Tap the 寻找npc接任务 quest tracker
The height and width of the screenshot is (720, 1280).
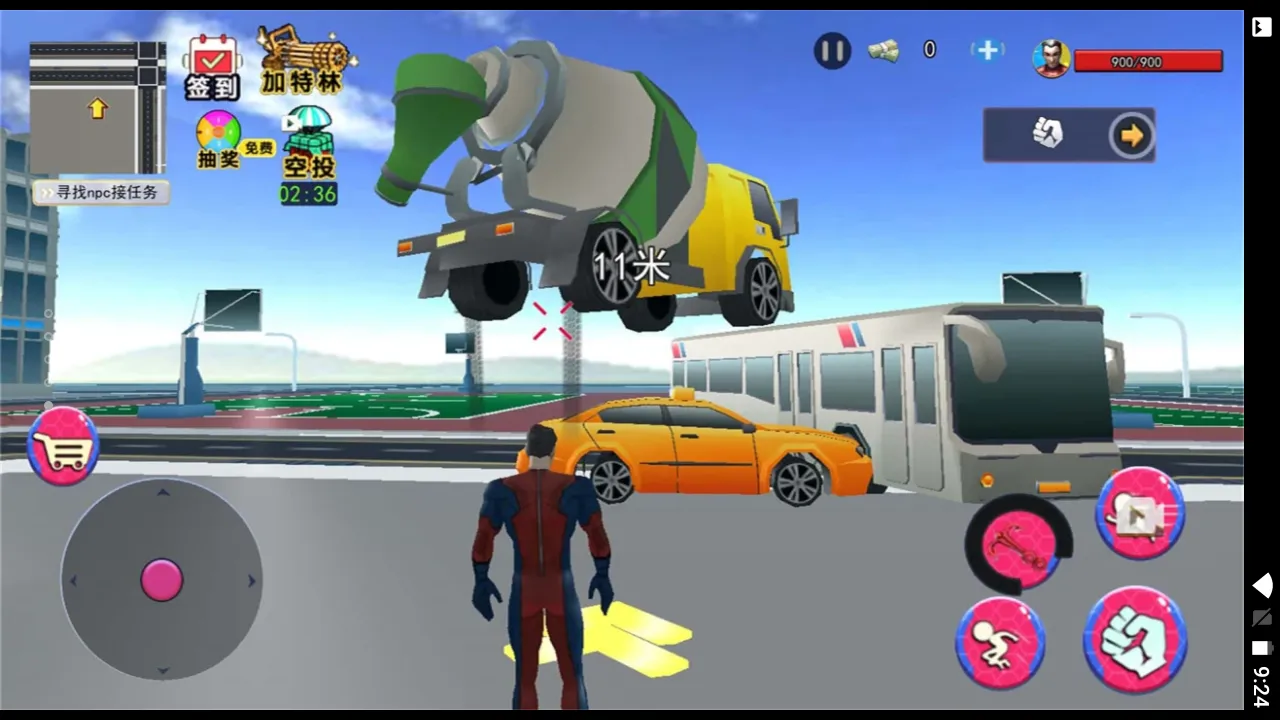click(x=101, y=192)
